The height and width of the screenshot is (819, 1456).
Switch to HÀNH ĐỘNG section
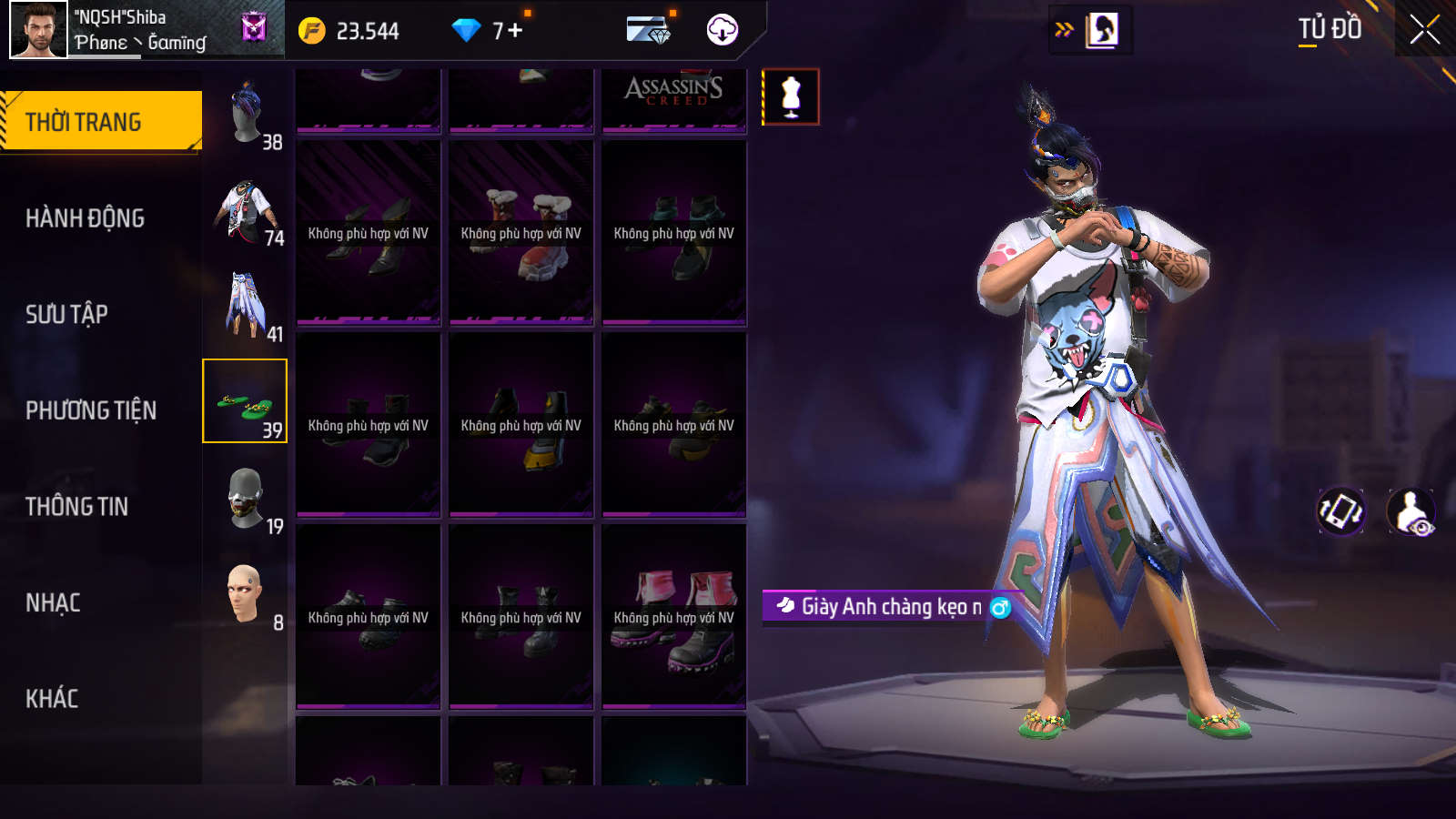click(85, 218)
